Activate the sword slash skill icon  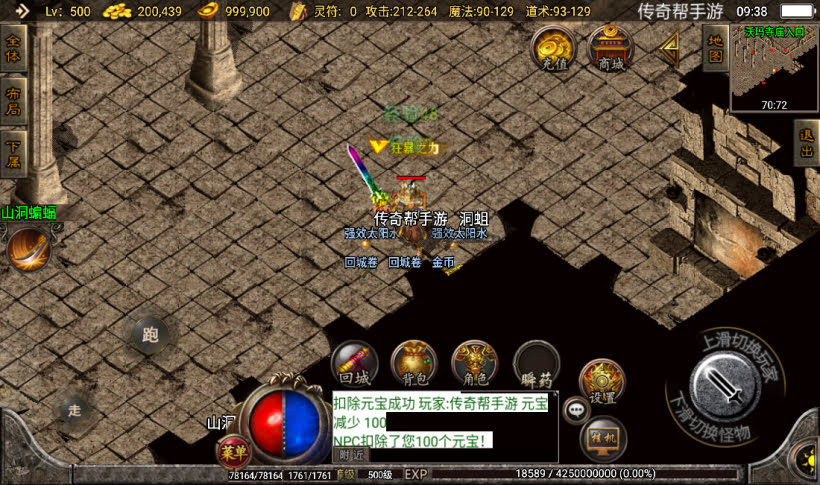[x=29, y=249]
